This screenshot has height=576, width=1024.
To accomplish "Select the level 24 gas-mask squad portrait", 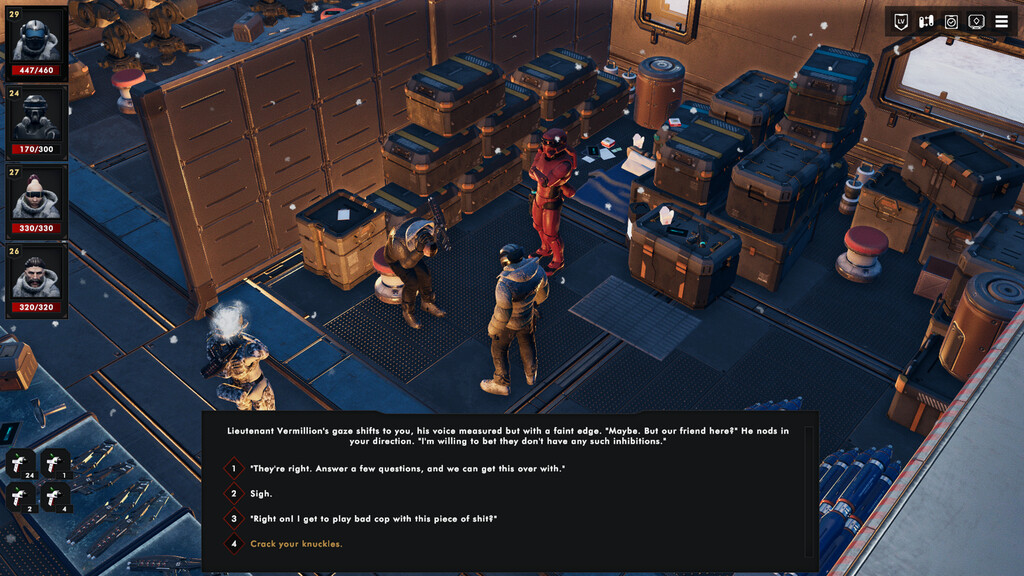I will [x=36, y=121].
